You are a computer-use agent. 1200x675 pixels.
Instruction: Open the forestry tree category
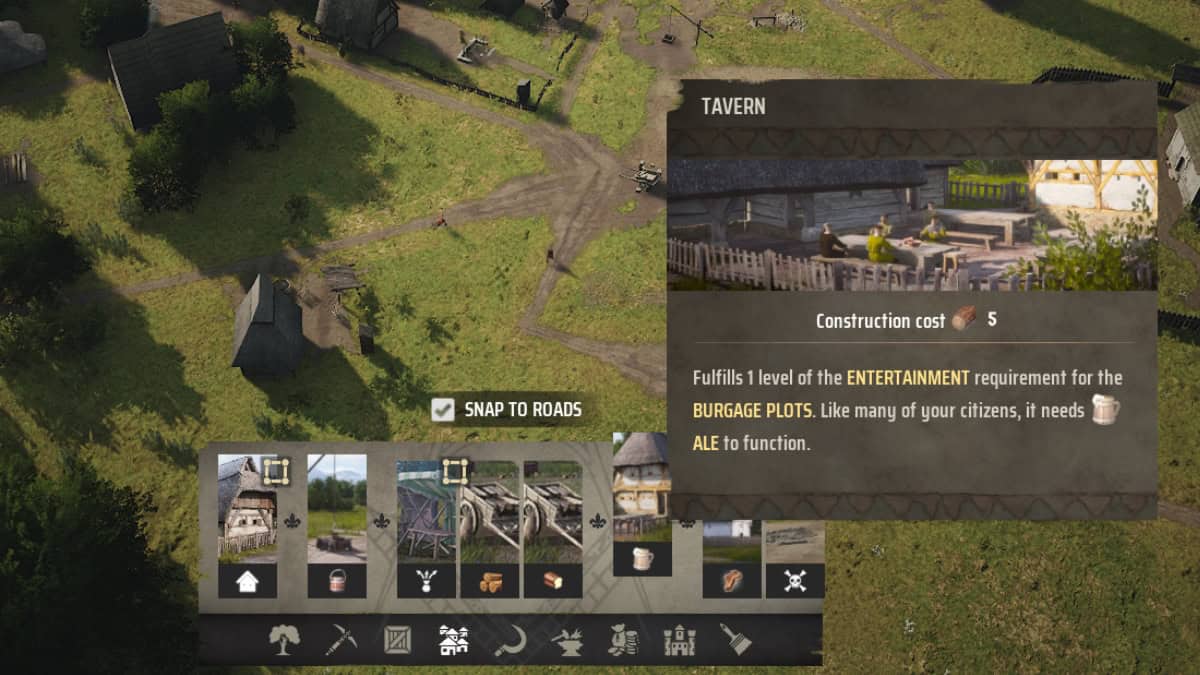tap(284, 640)
